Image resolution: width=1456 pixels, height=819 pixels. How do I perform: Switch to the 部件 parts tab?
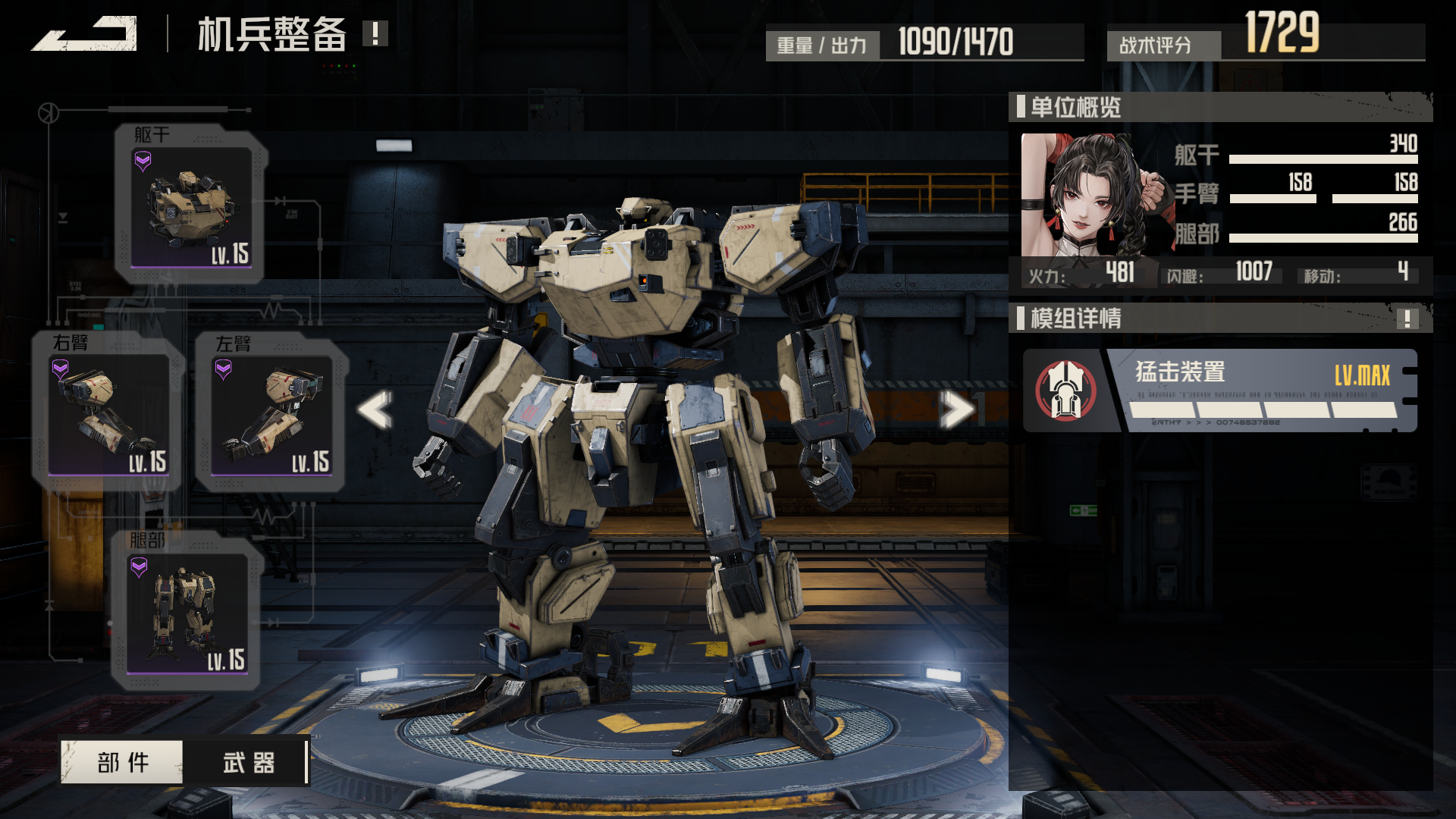[122, 762]
